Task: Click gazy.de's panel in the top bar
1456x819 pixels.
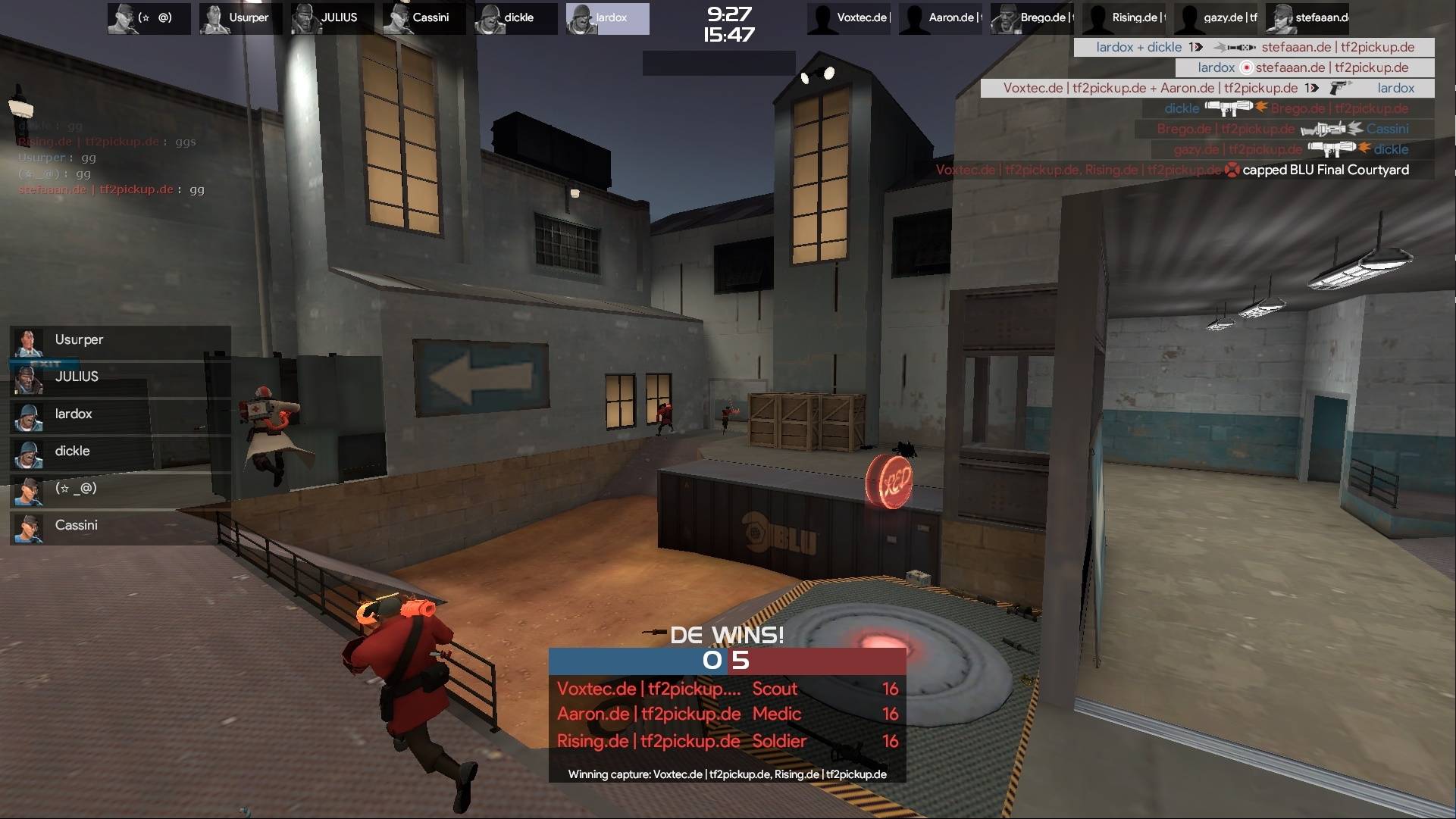Action: (1216, 18)
